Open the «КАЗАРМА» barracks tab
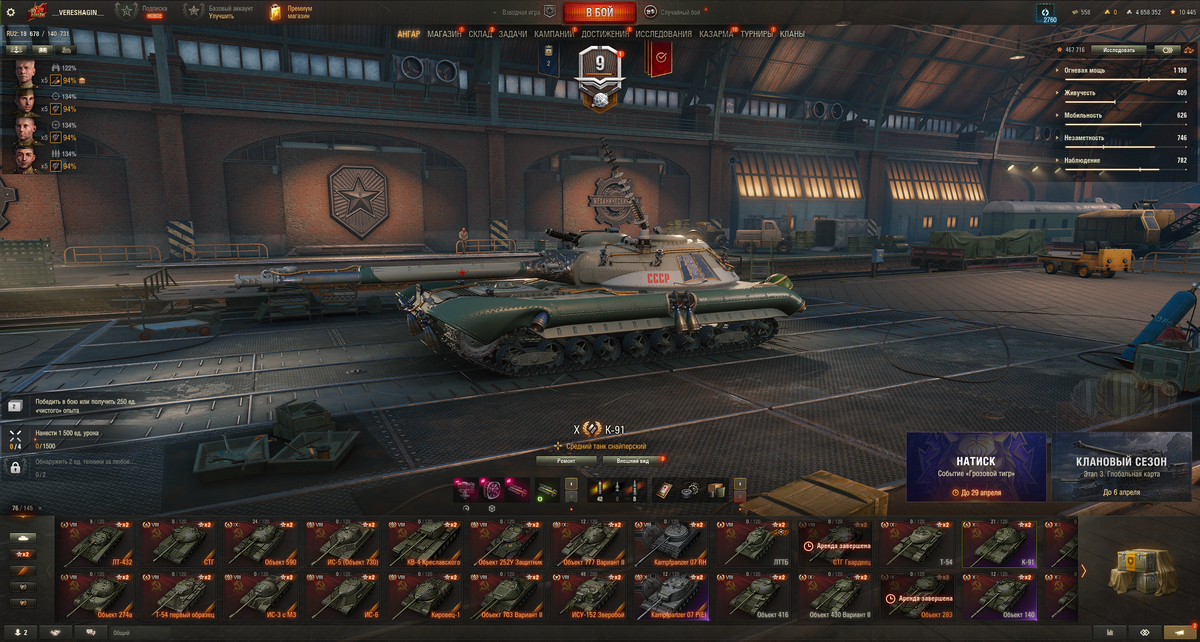1200x642 pixels. 716,34
